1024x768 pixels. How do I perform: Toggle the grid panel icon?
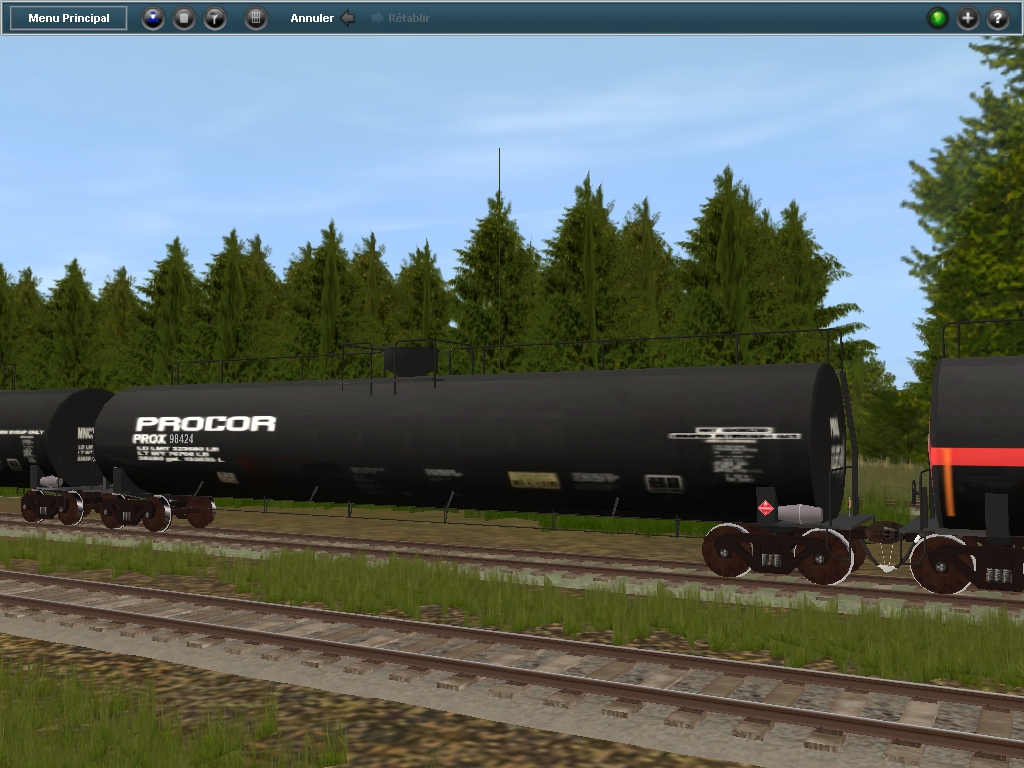tap(256, 18)
